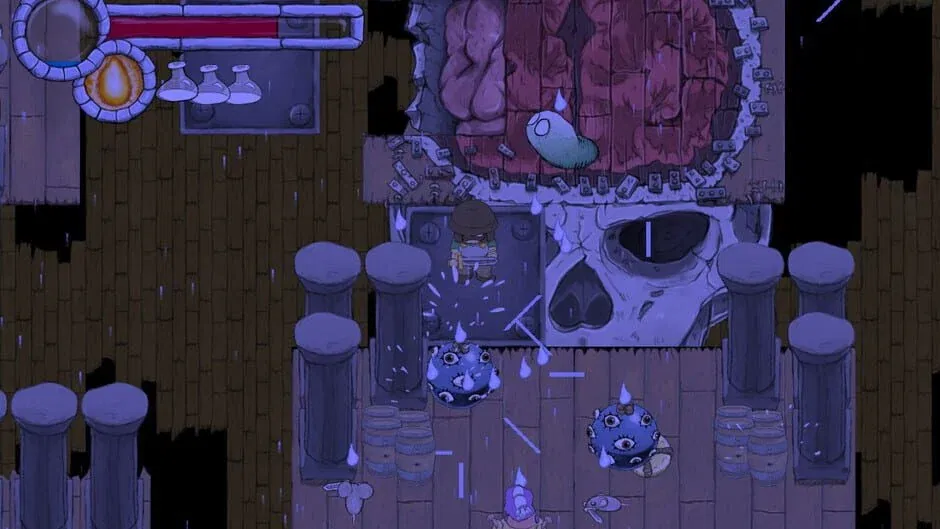940x529 pixels.
Task: Select the middle potion flask
Action: (x=211, y=86)
